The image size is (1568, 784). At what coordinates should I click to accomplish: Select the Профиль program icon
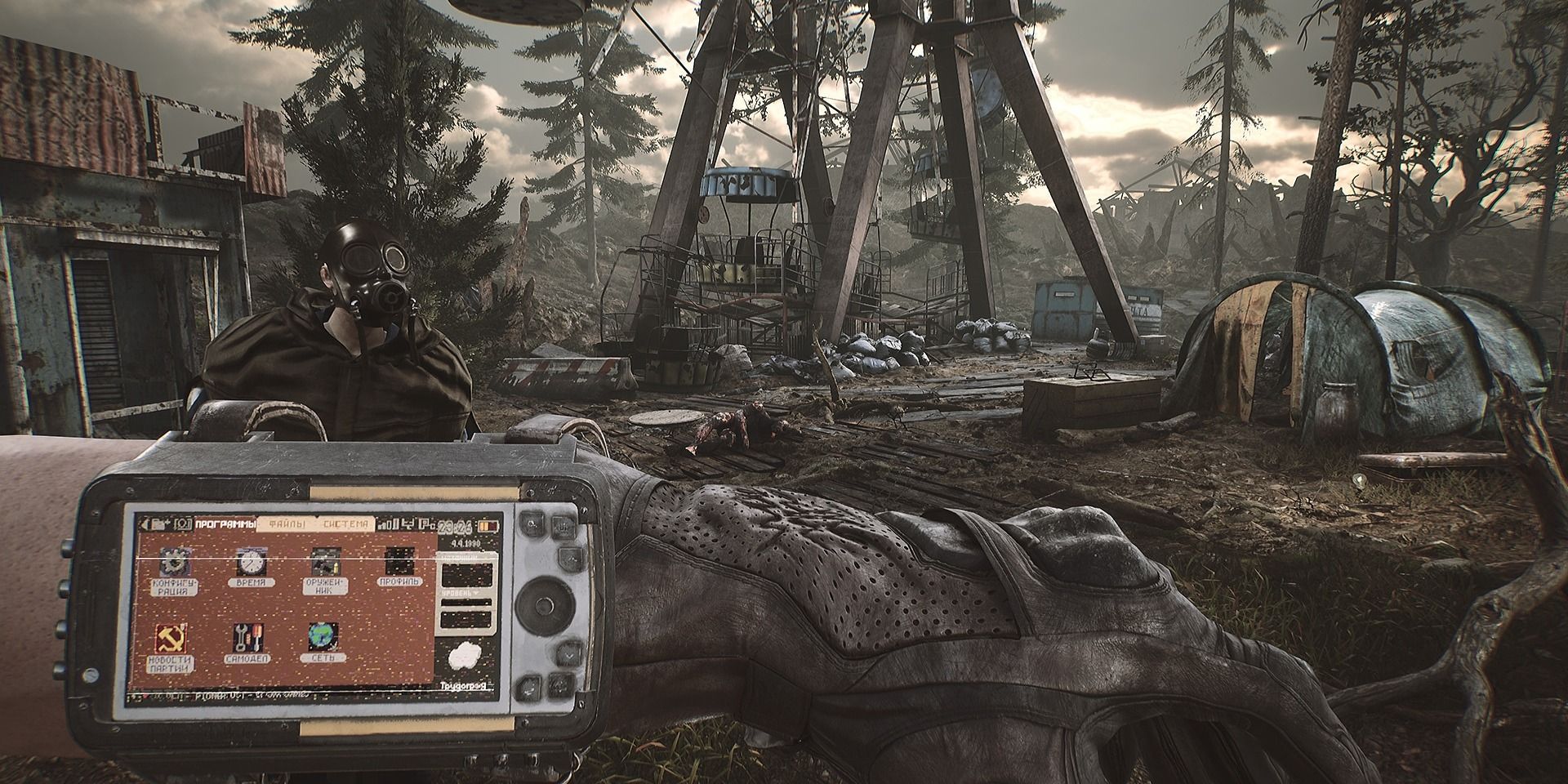click(398, 563)
